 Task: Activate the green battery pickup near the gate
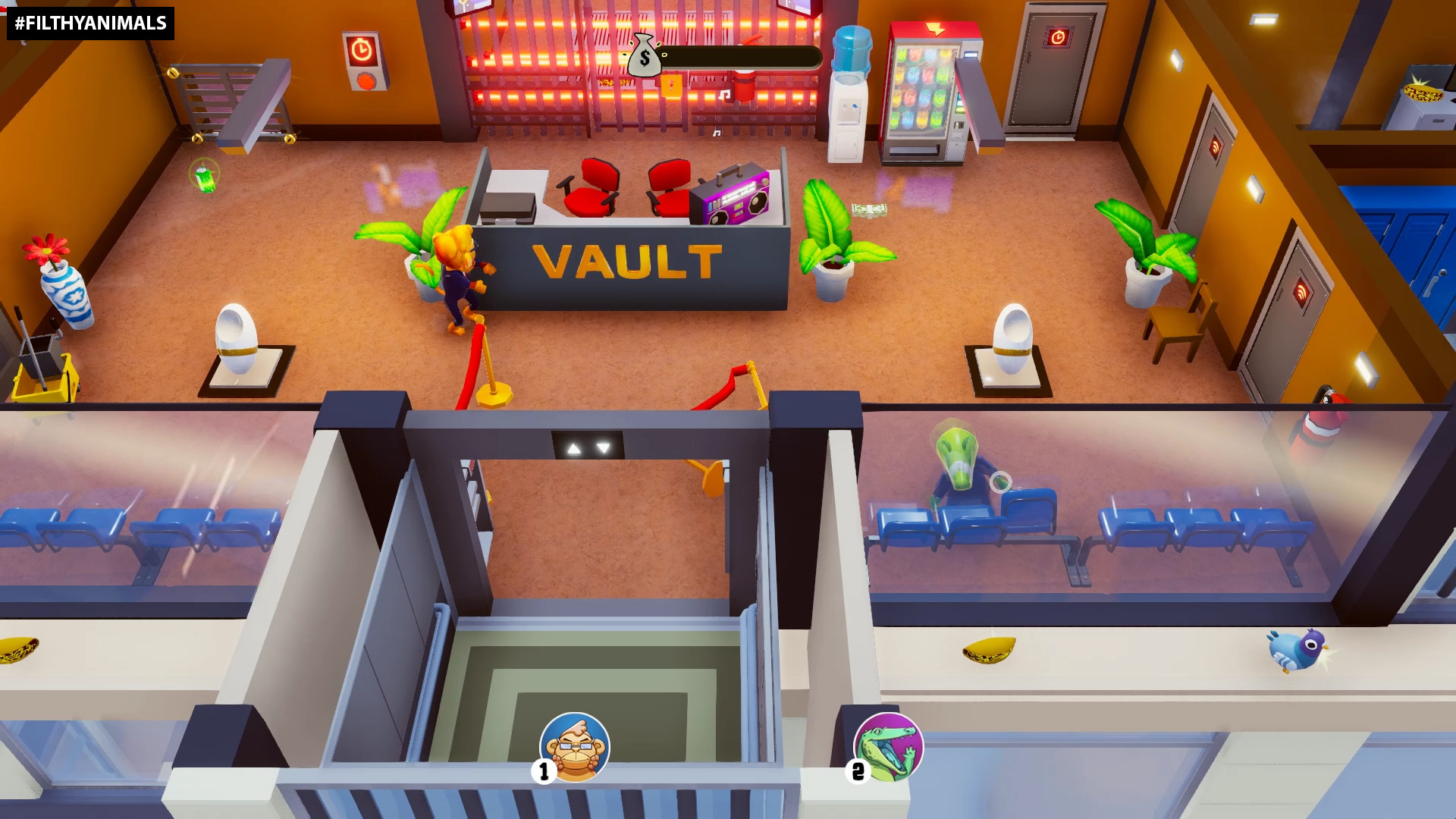205,180
